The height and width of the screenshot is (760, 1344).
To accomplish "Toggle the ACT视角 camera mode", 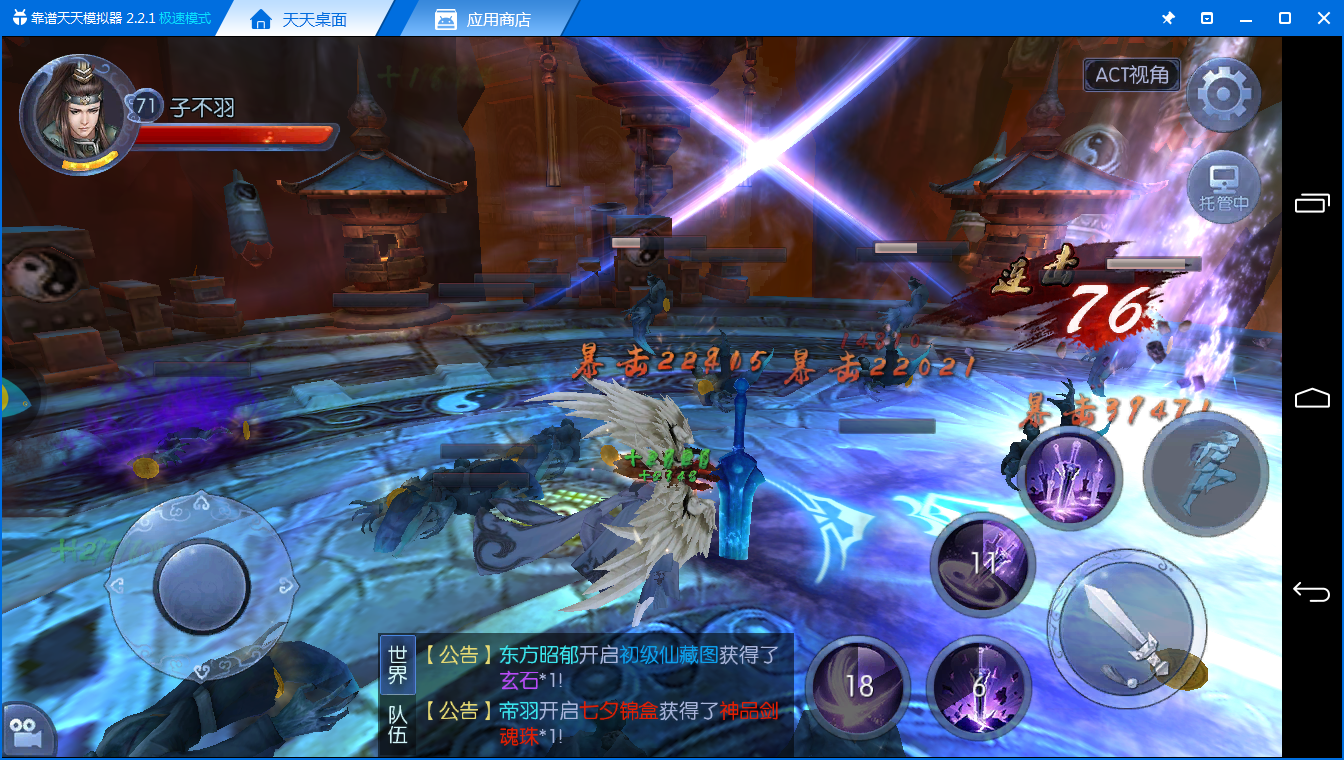I will click(x=1132, y=75).
